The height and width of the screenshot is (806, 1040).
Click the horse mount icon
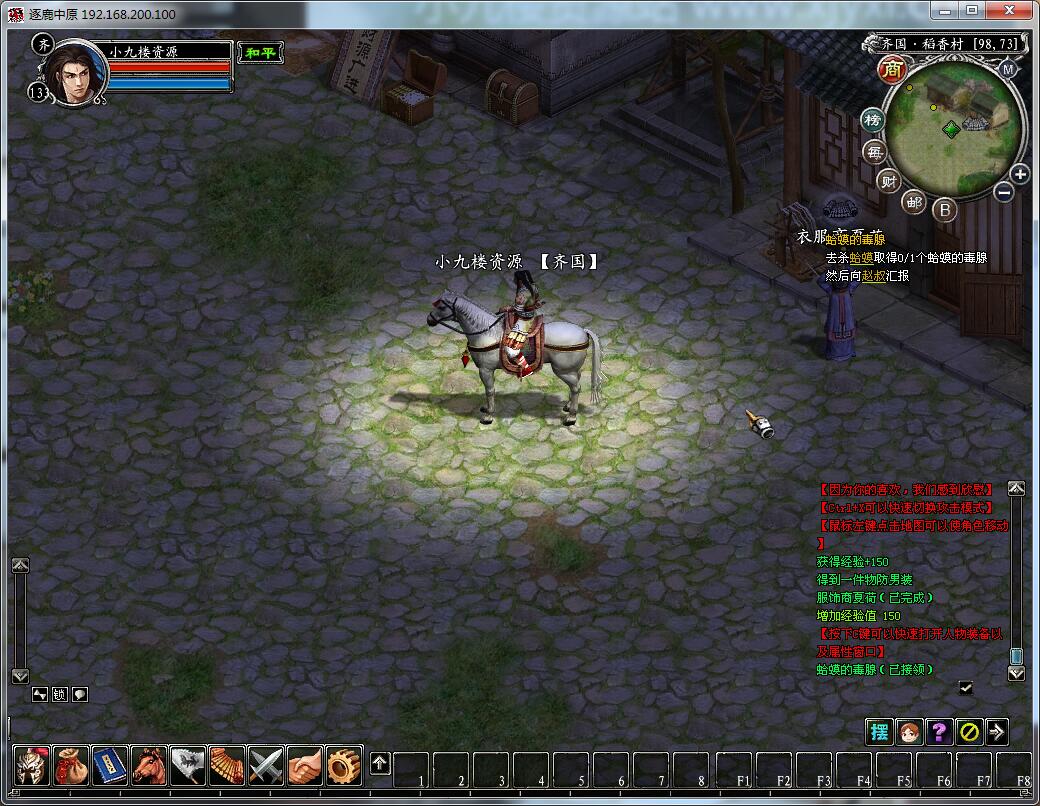click(x=149, y=765)
